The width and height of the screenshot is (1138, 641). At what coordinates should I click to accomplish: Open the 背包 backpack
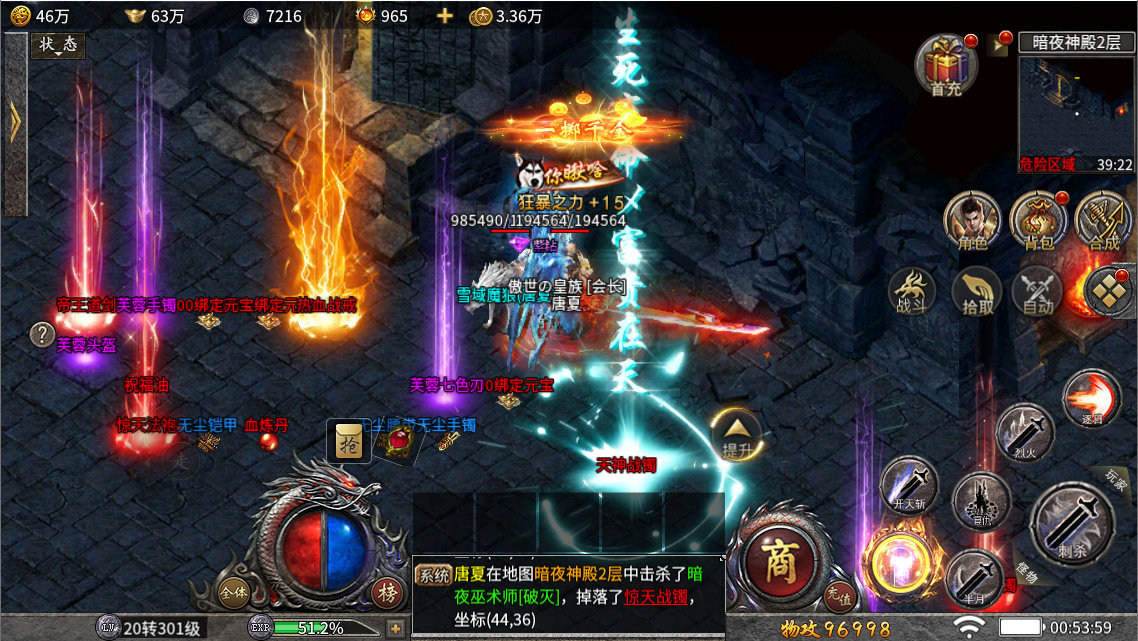(x=1035, y=218)
